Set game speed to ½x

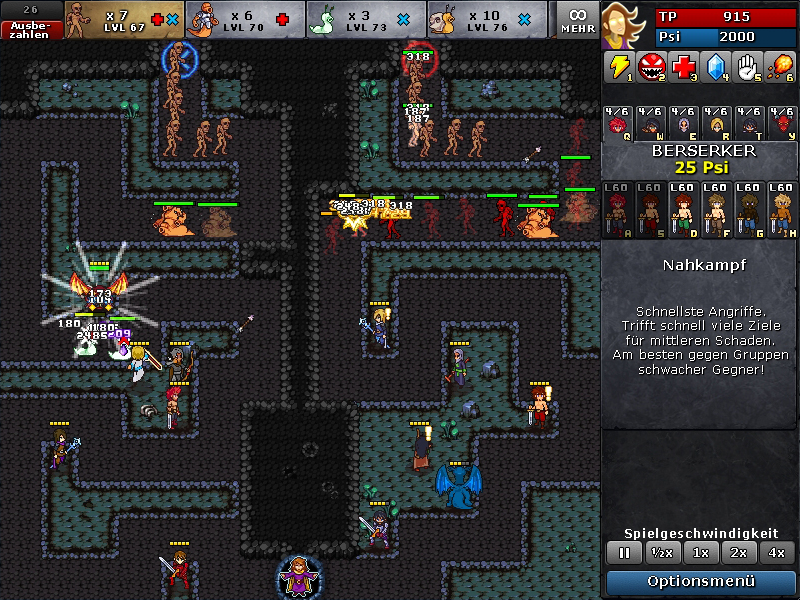(x=661, y=552)
